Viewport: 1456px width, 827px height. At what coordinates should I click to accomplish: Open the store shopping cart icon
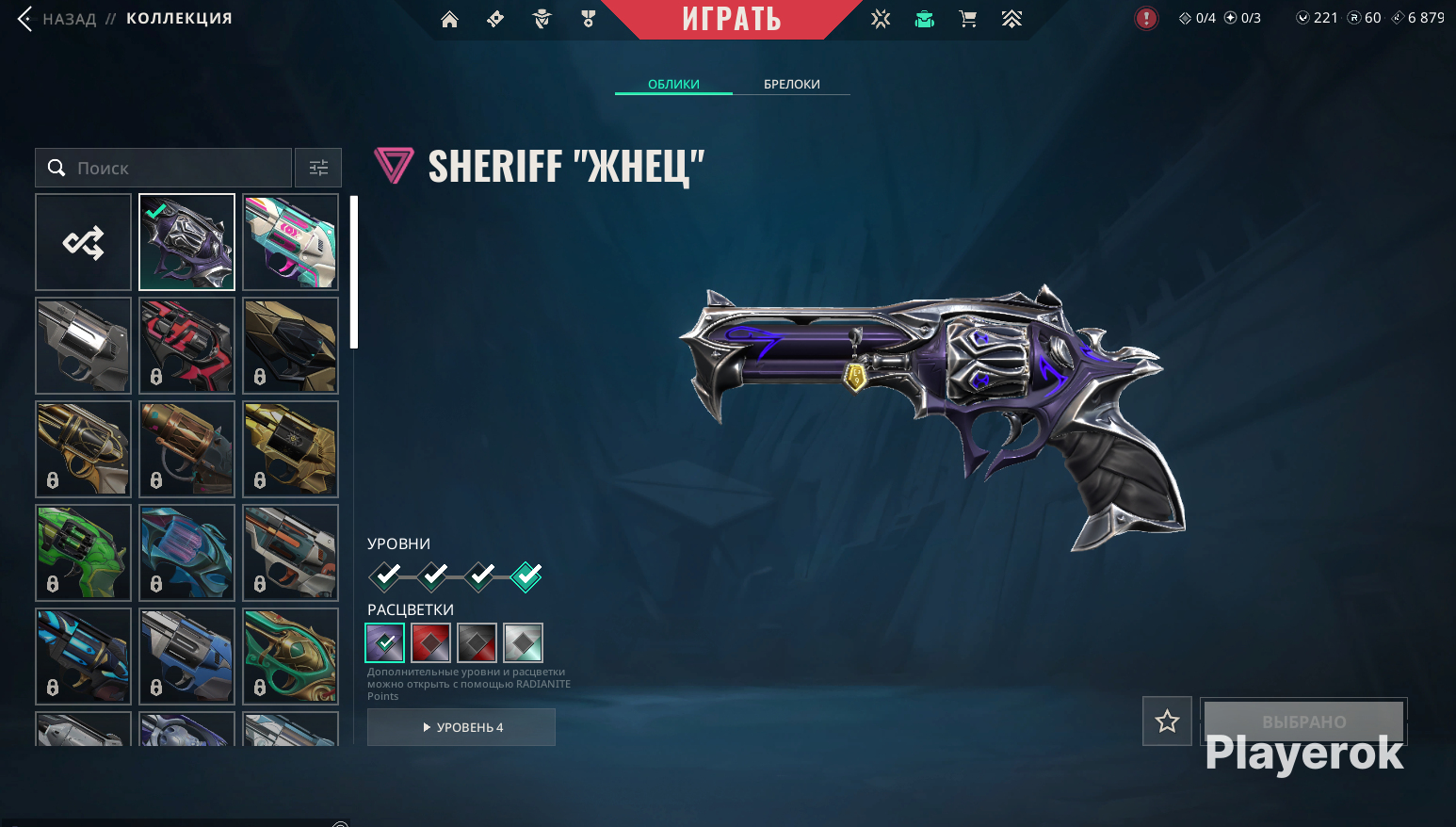[x=967, y=19]
